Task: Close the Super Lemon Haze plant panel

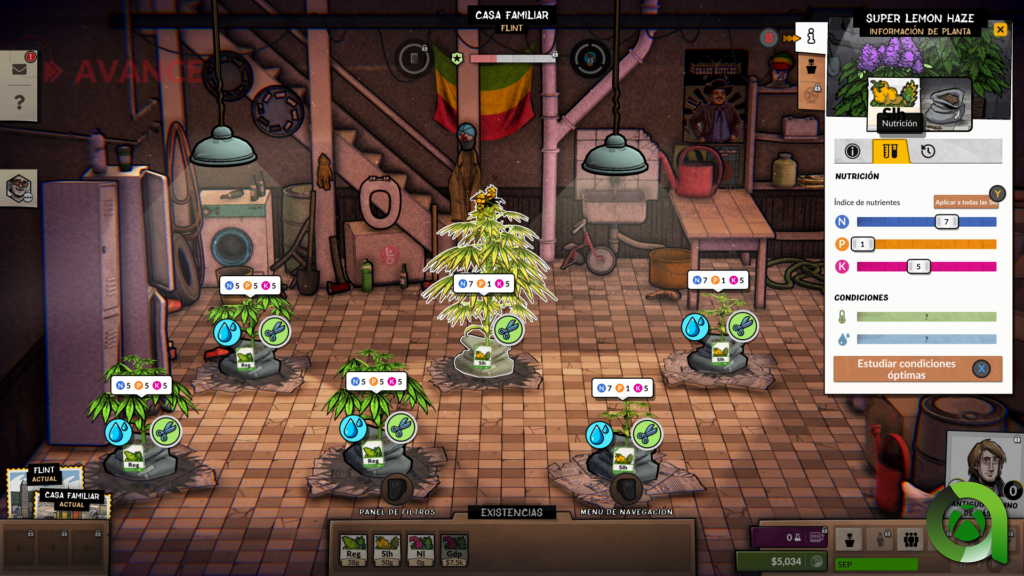Action: pyautogui.click(x=1000, y=30)
